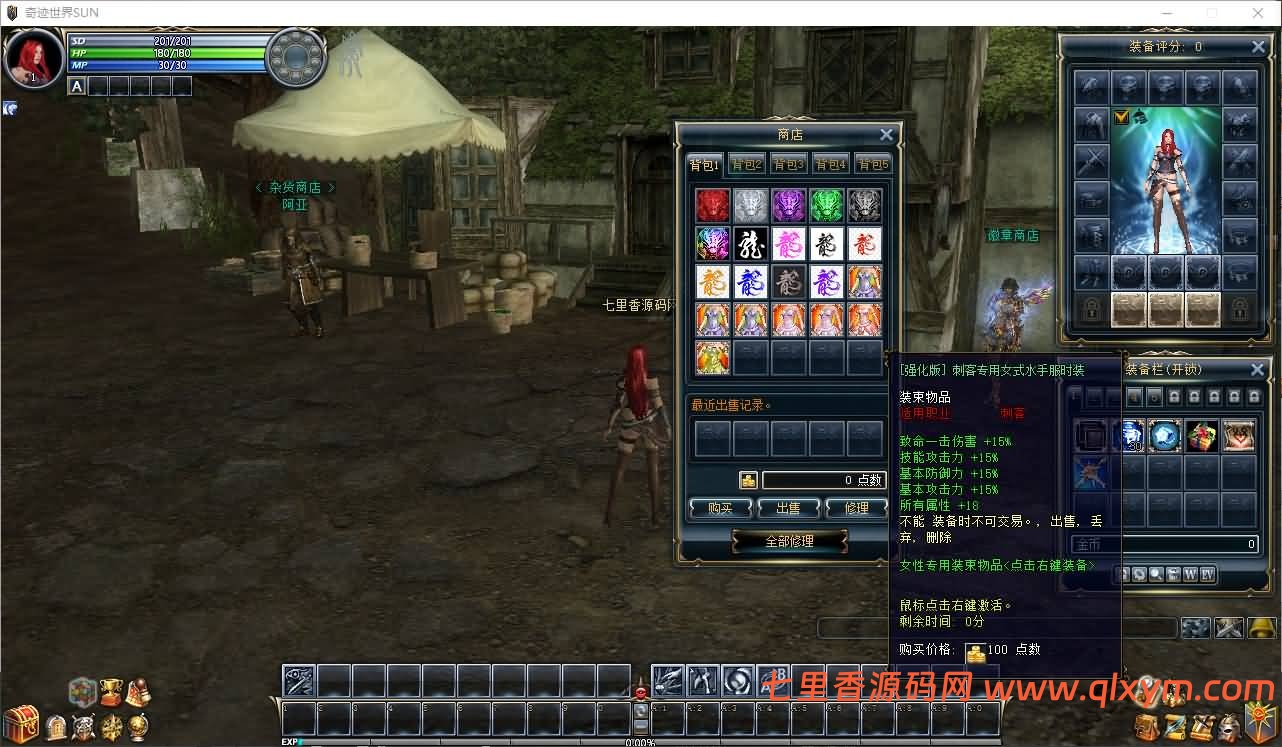Screen dimensions: 1282x747
Task: Activate the 全部修理 repair-all button
Action: [x=789, y=541]
